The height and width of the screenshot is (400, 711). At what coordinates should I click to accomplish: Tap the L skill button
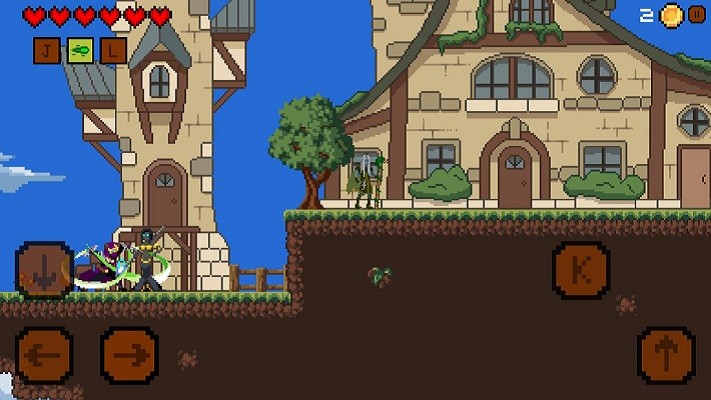click(113, 50)
